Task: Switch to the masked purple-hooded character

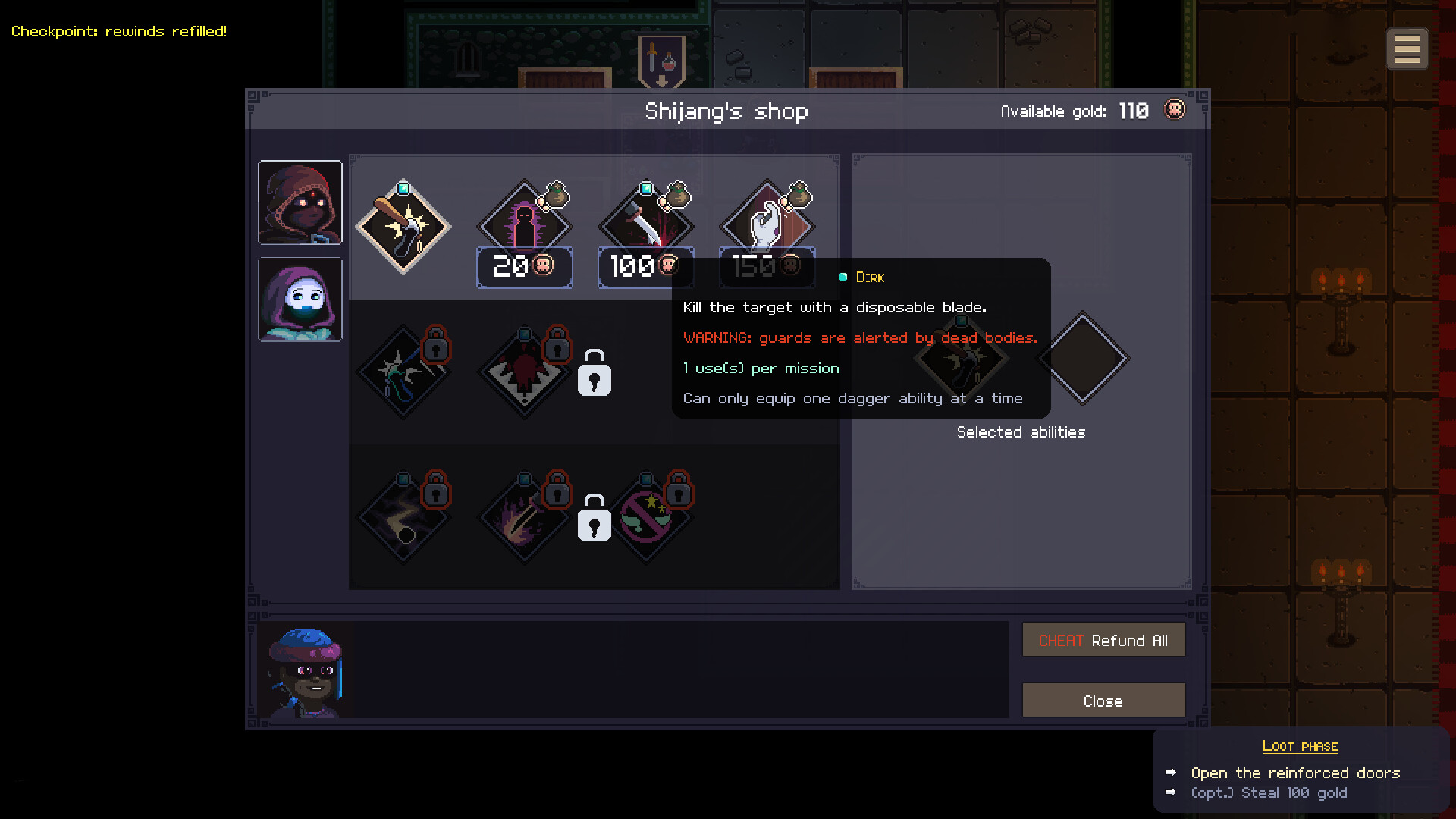Action: pyautogui.click(x=300, y=299)
